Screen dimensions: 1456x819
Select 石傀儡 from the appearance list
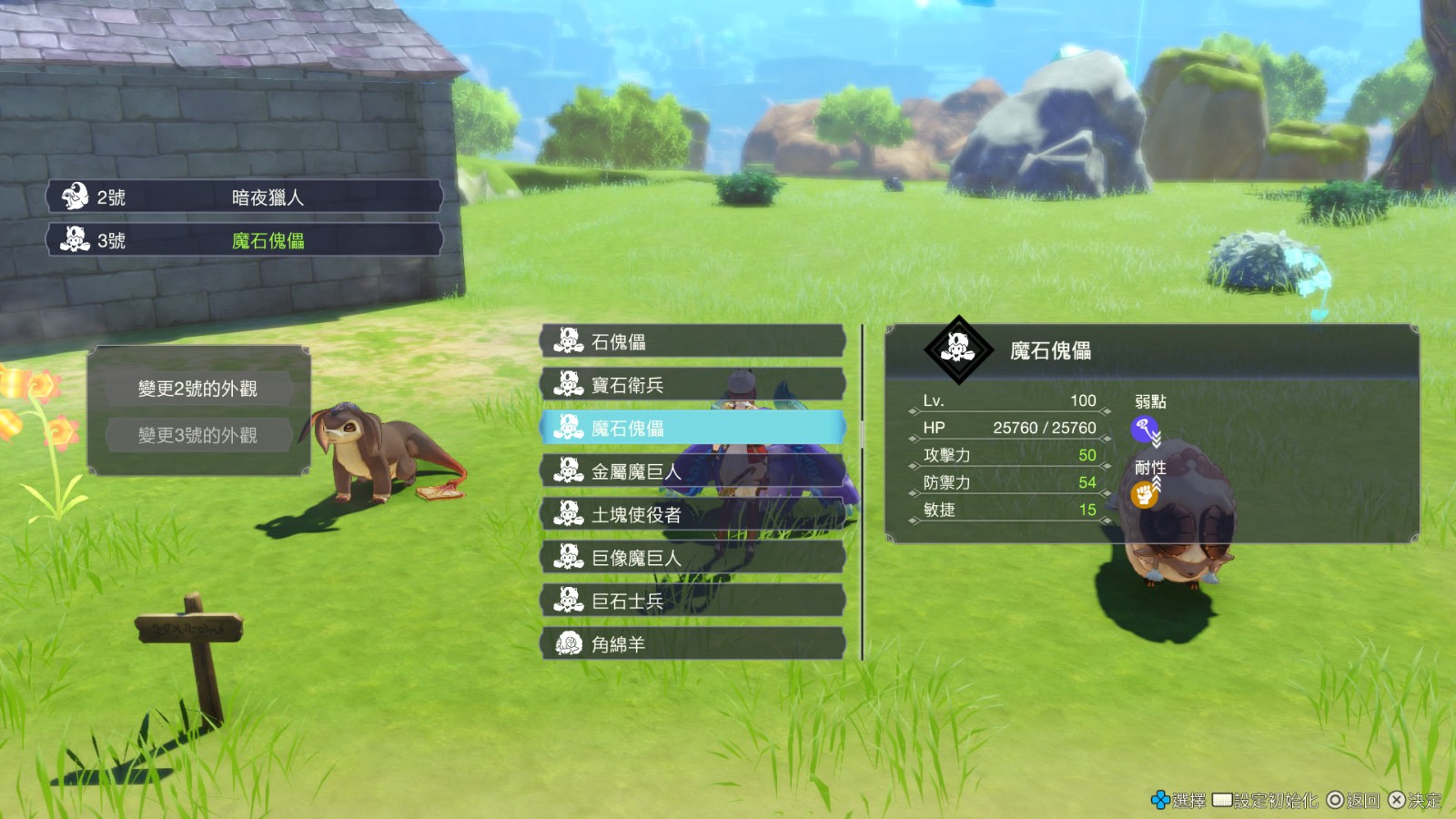(x=693, y=342)
